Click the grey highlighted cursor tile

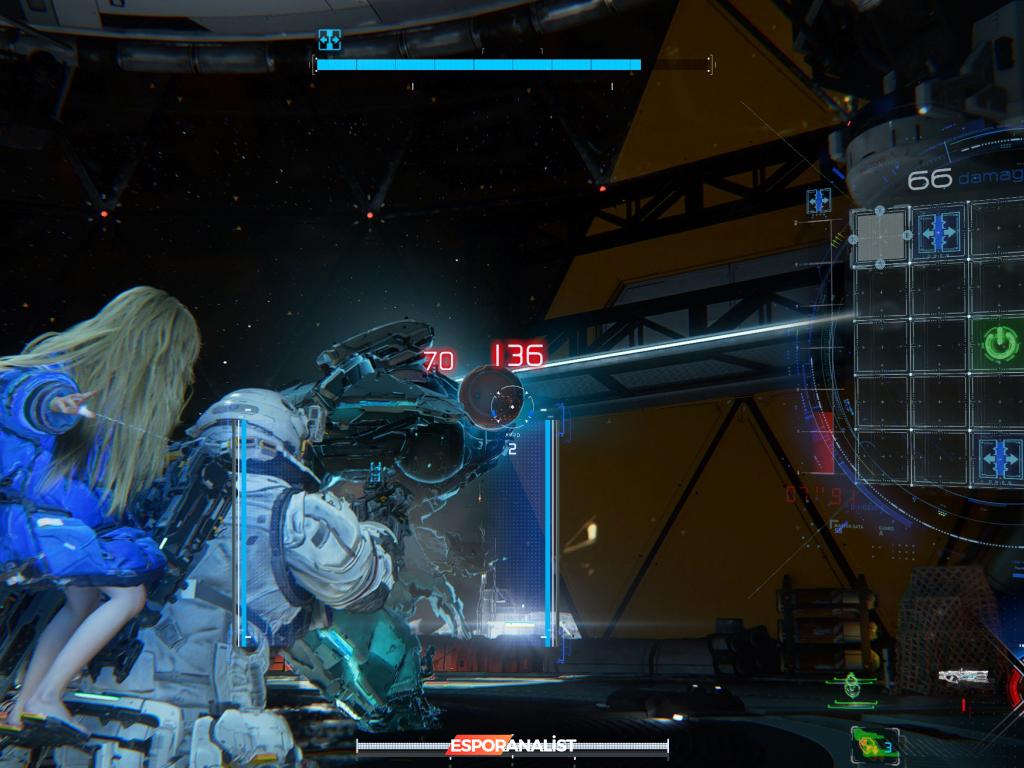(879, 236)
